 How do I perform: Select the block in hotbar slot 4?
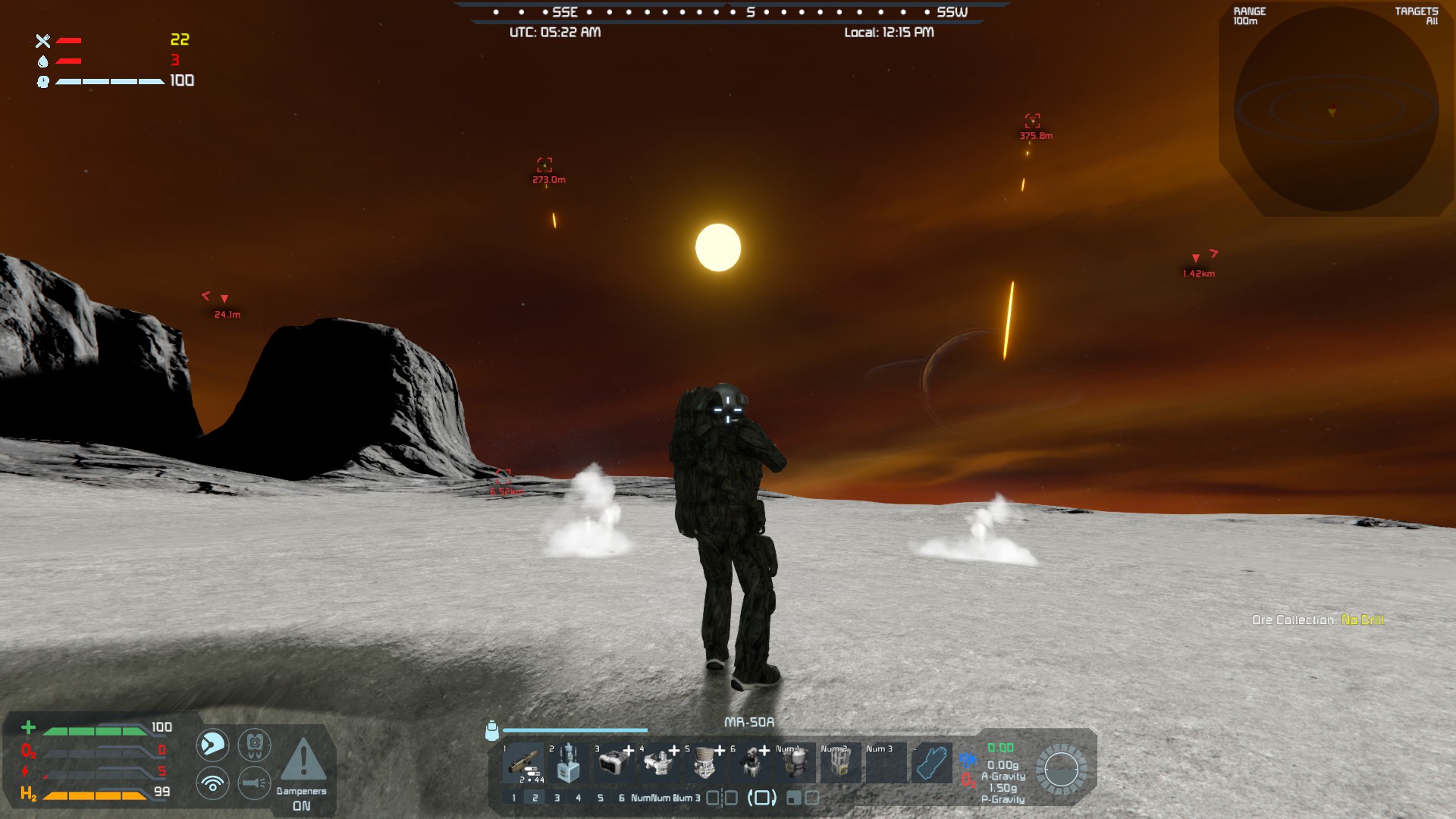tap(659, 764)
